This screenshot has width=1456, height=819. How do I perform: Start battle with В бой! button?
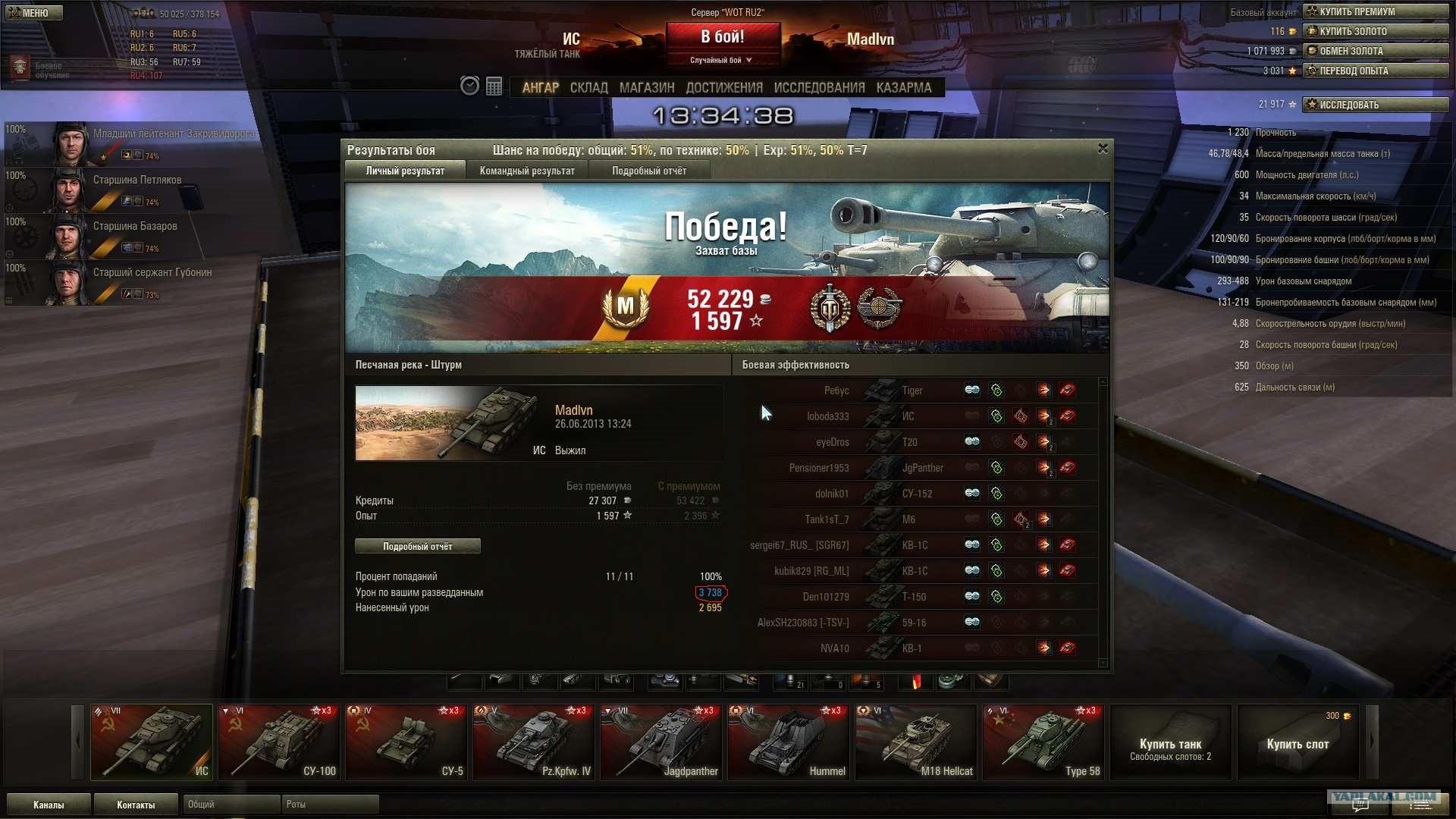click(722, 36)
